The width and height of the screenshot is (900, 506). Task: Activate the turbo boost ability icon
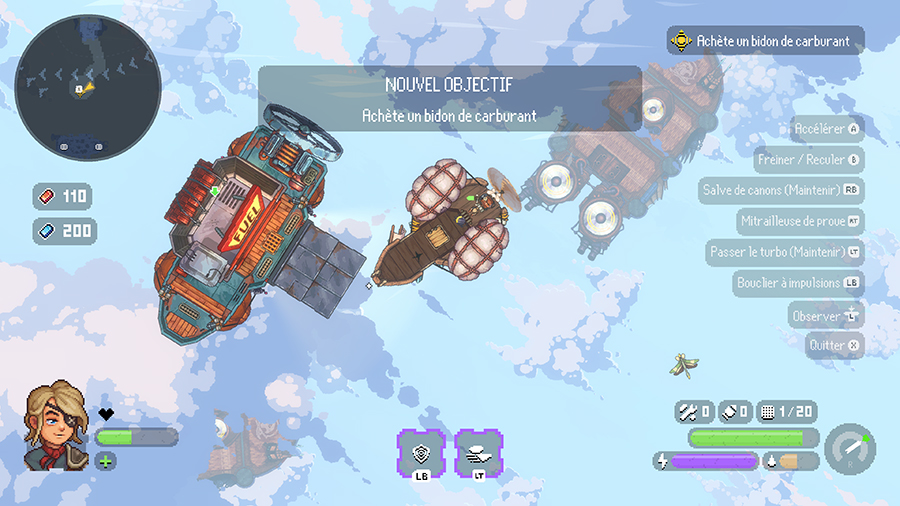tap(478, 453)
